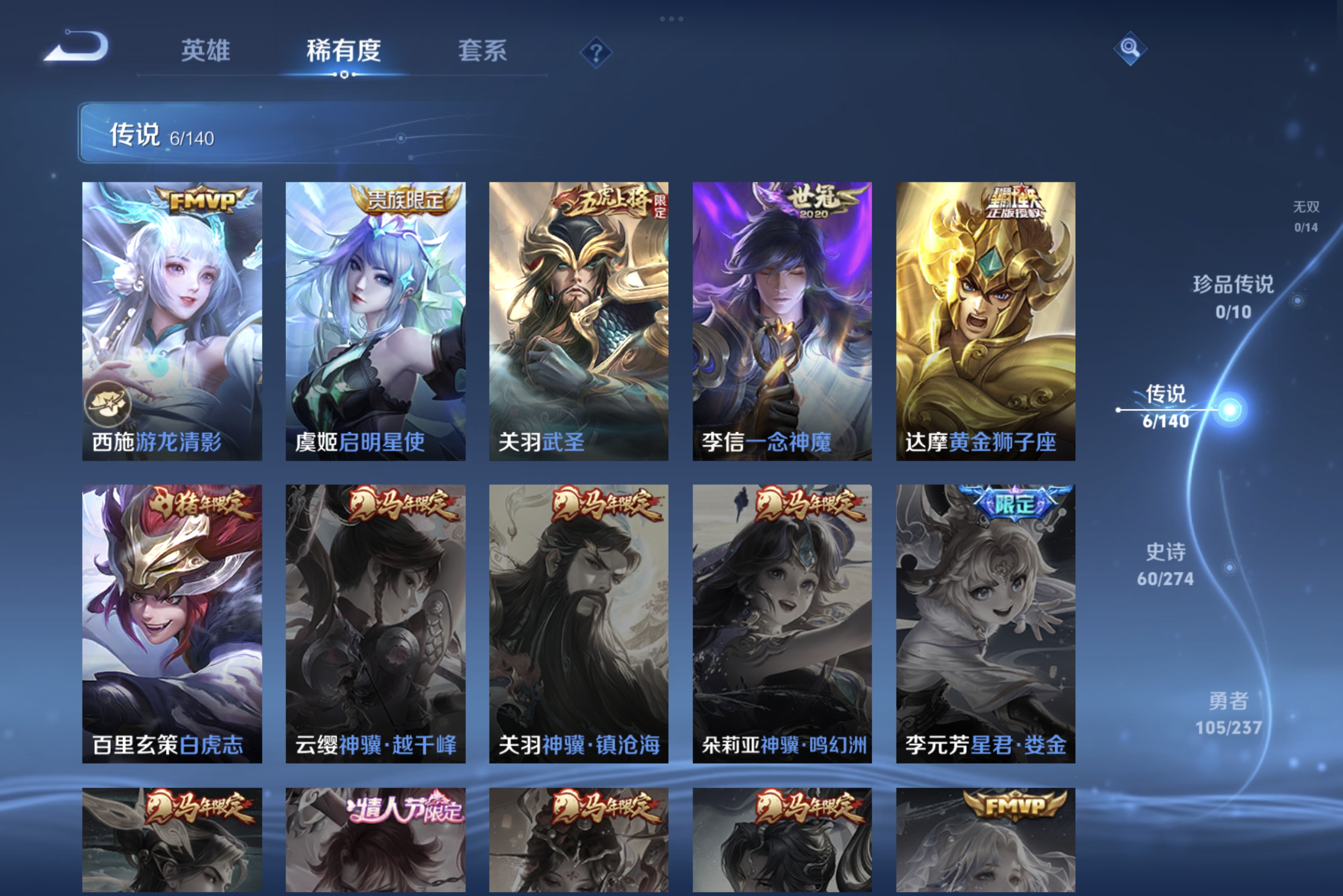
Task: Click the star badge on 西施 skin card
Action: (x=109, y=404)
